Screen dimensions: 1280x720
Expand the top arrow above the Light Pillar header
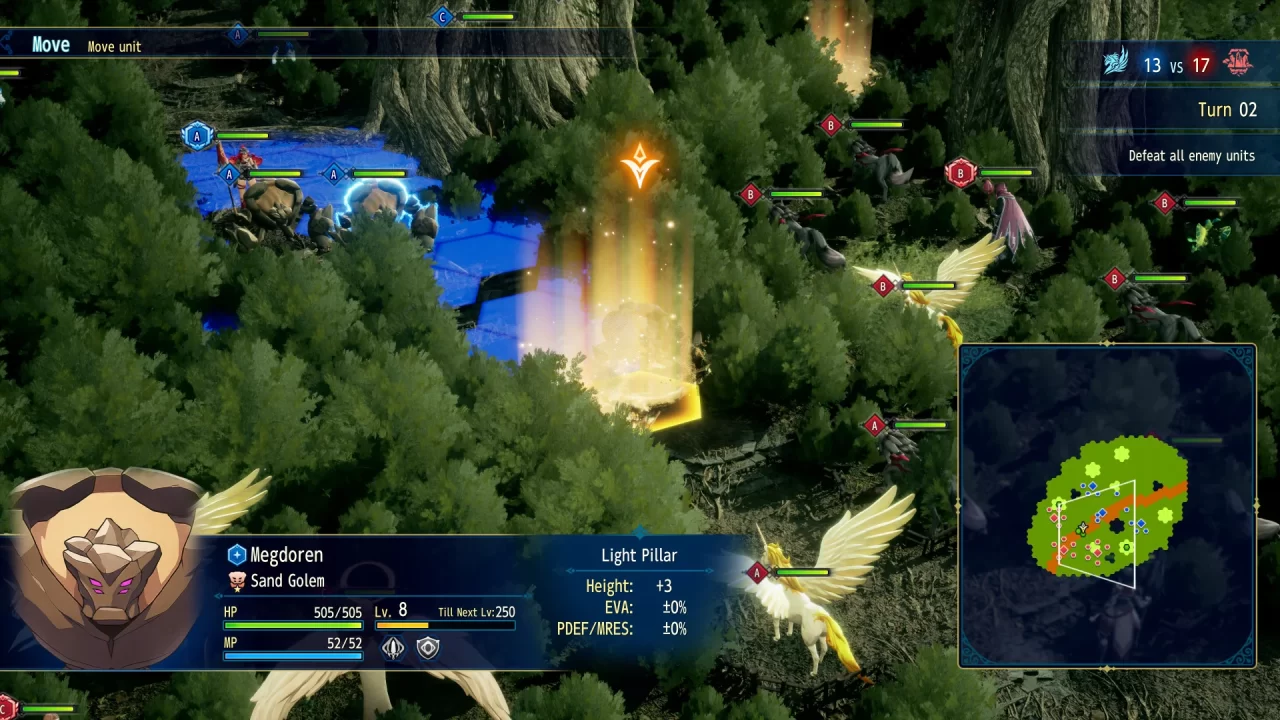pos(638,533)
